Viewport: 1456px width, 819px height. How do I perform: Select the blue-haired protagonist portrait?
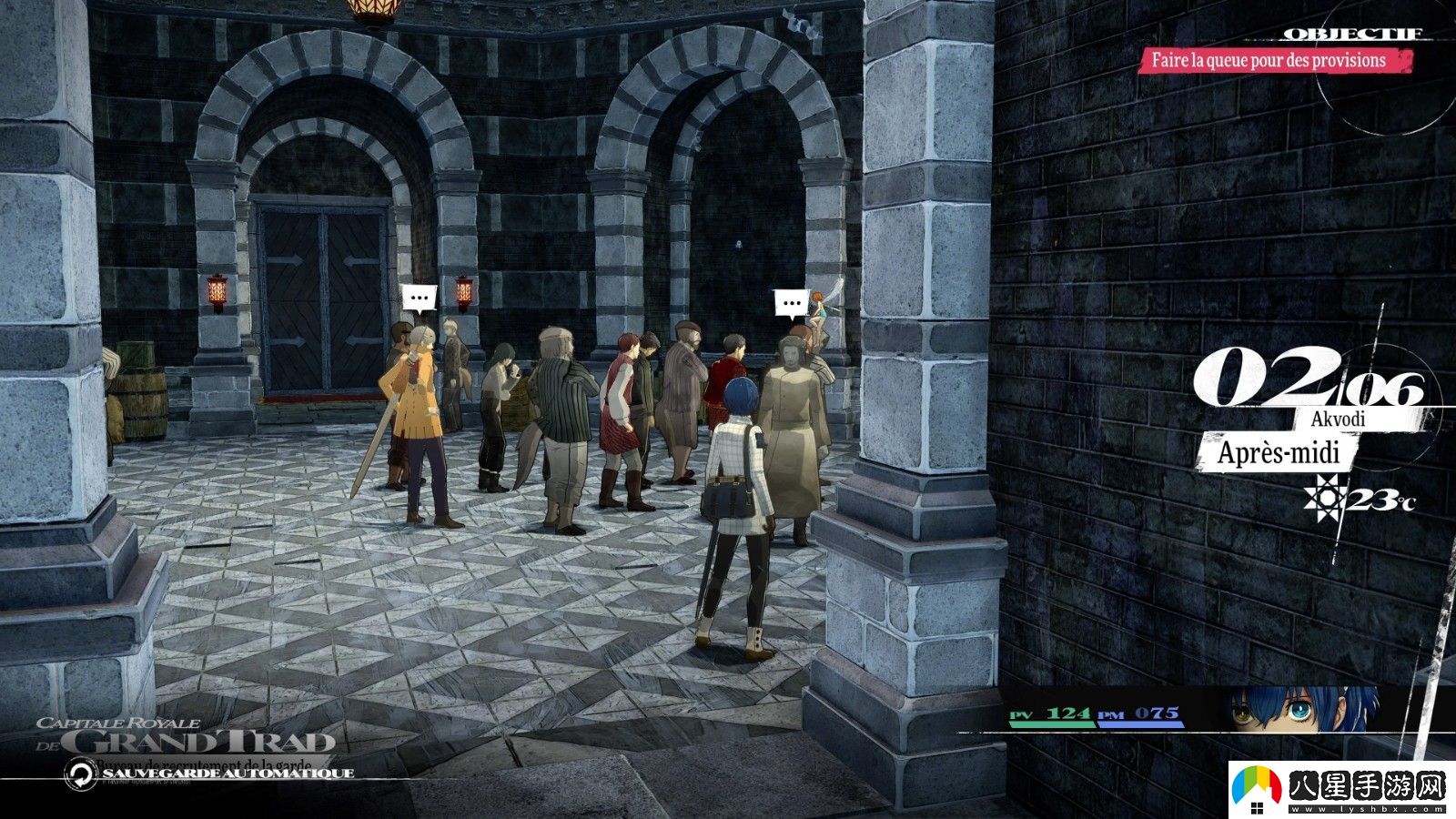[x=1303, y=710]
